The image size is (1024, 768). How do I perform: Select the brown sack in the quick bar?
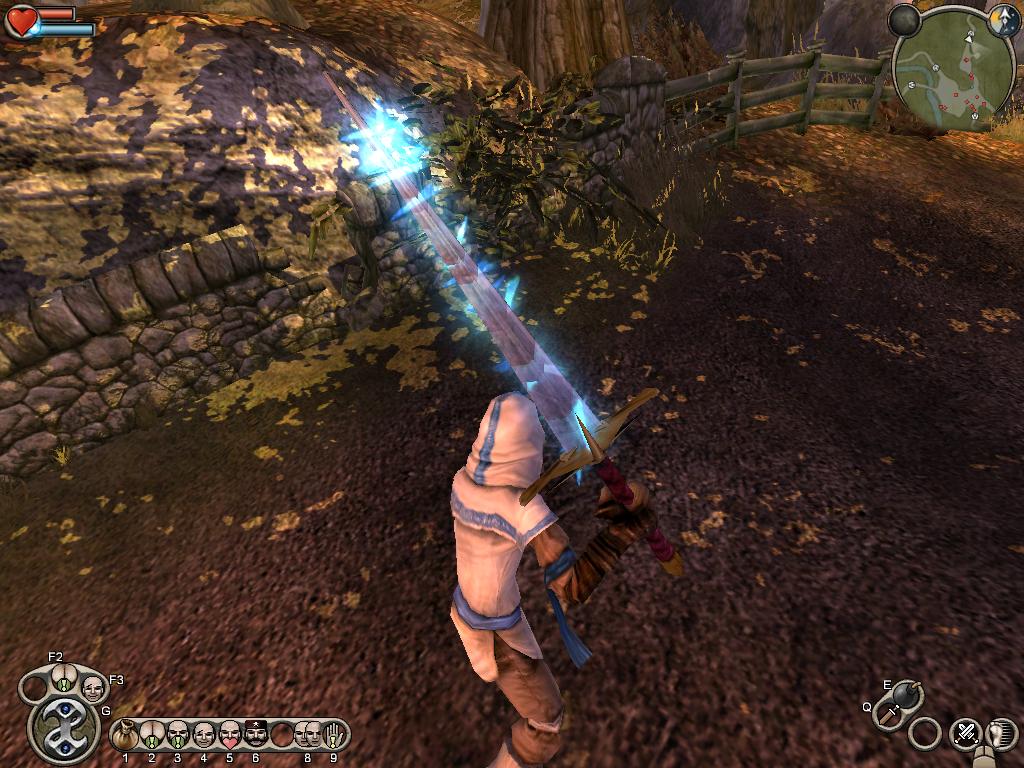click(x=126, y=736)
